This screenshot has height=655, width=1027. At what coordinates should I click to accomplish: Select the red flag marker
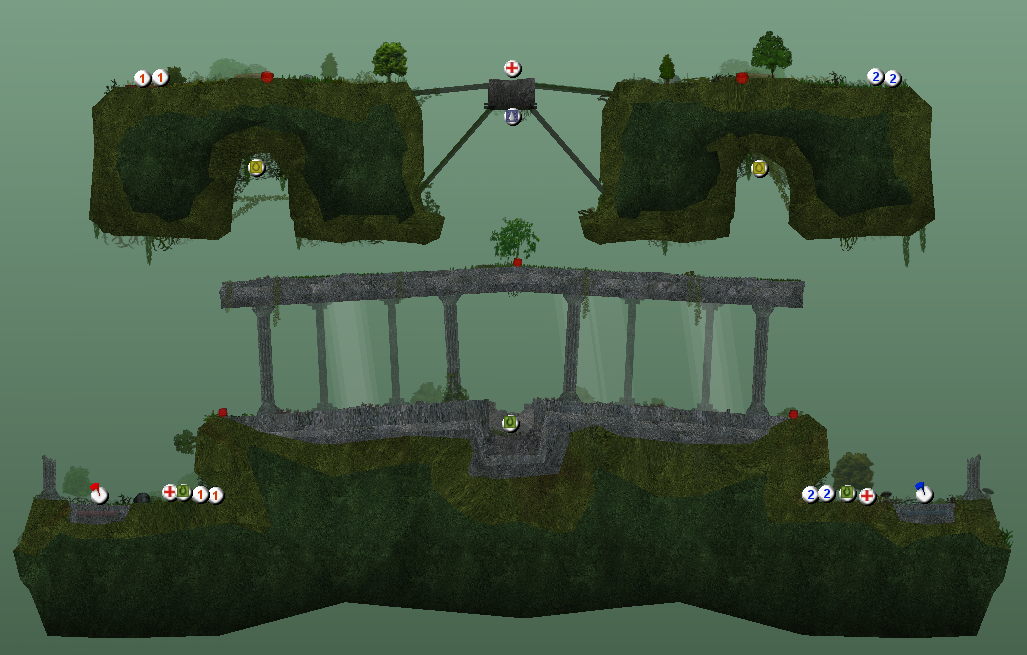point(98,493)
